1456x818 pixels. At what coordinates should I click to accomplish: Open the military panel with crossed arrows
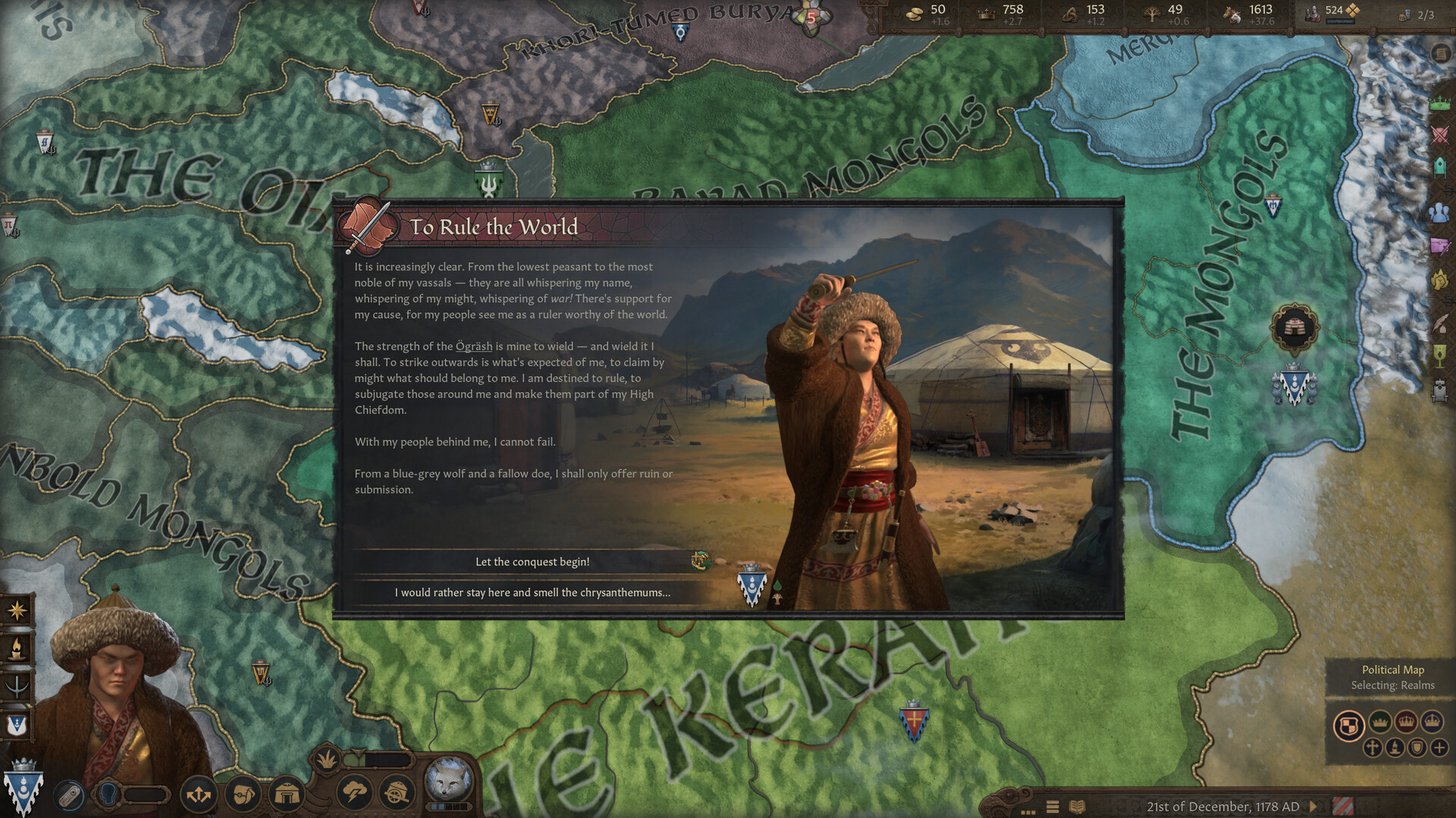(x=199, y=794)
